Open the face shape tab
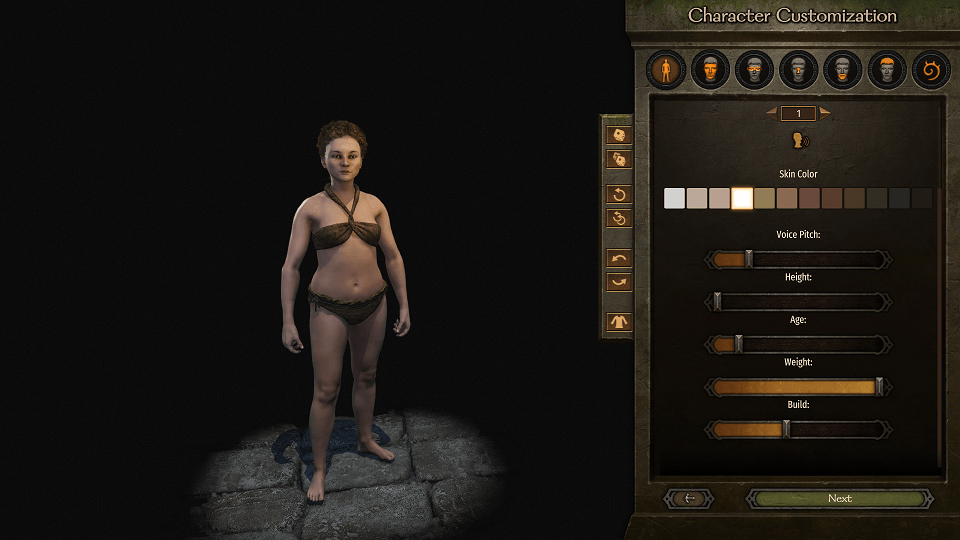960x540 pixels. (x=710, y=70)
